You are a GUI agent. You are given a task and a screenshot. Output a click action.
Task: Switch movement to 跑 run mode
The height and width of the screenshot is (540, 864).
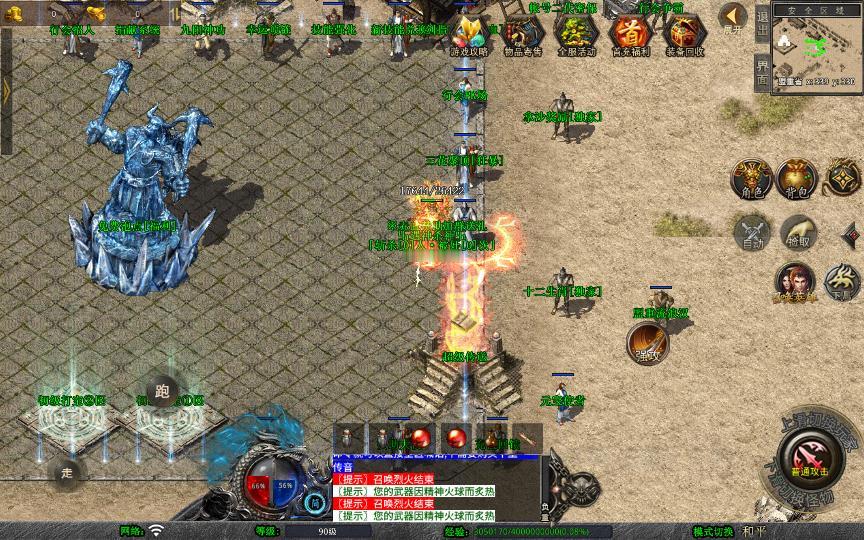pyautogui.click(x=160, y=390)
